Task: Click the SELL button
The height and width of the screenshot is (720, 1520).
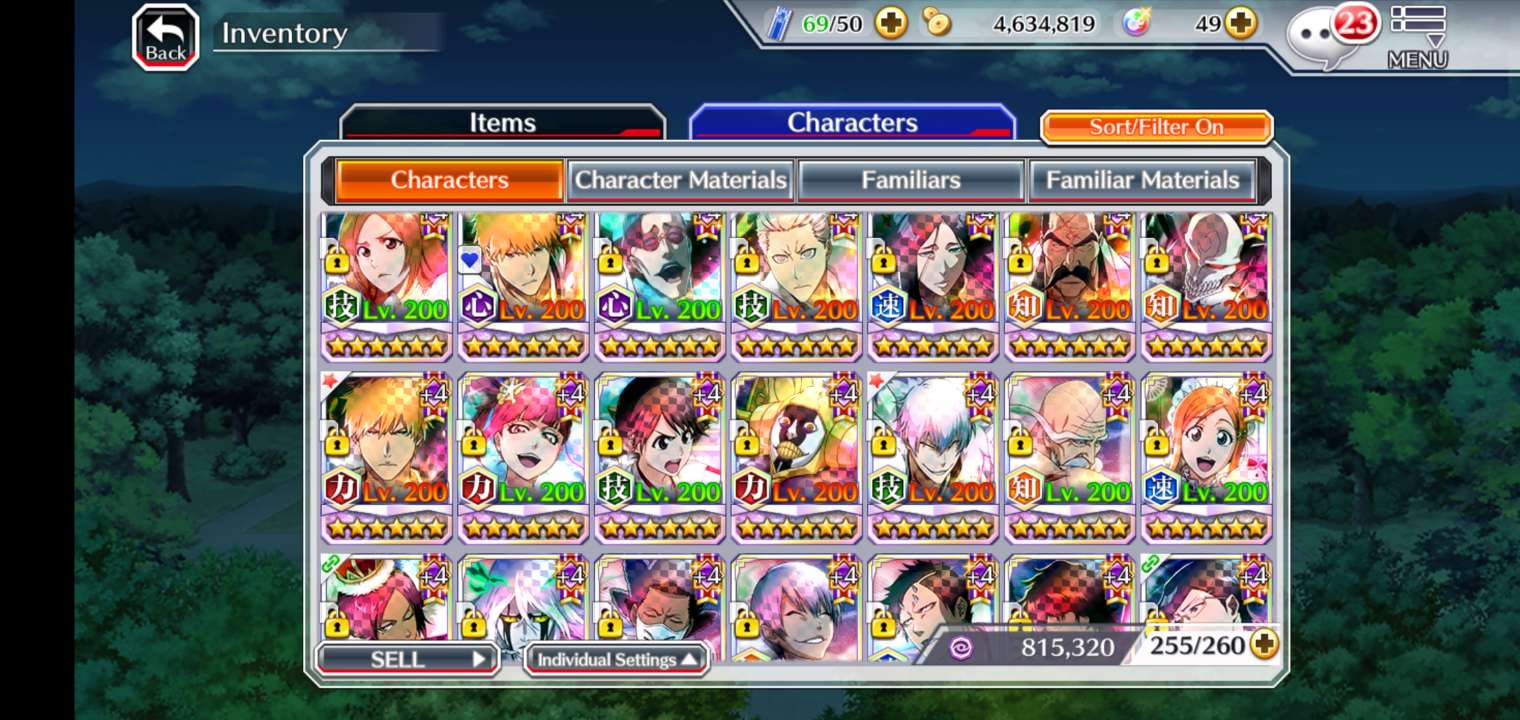Action: pyautogui.click(x=407, y=659)
